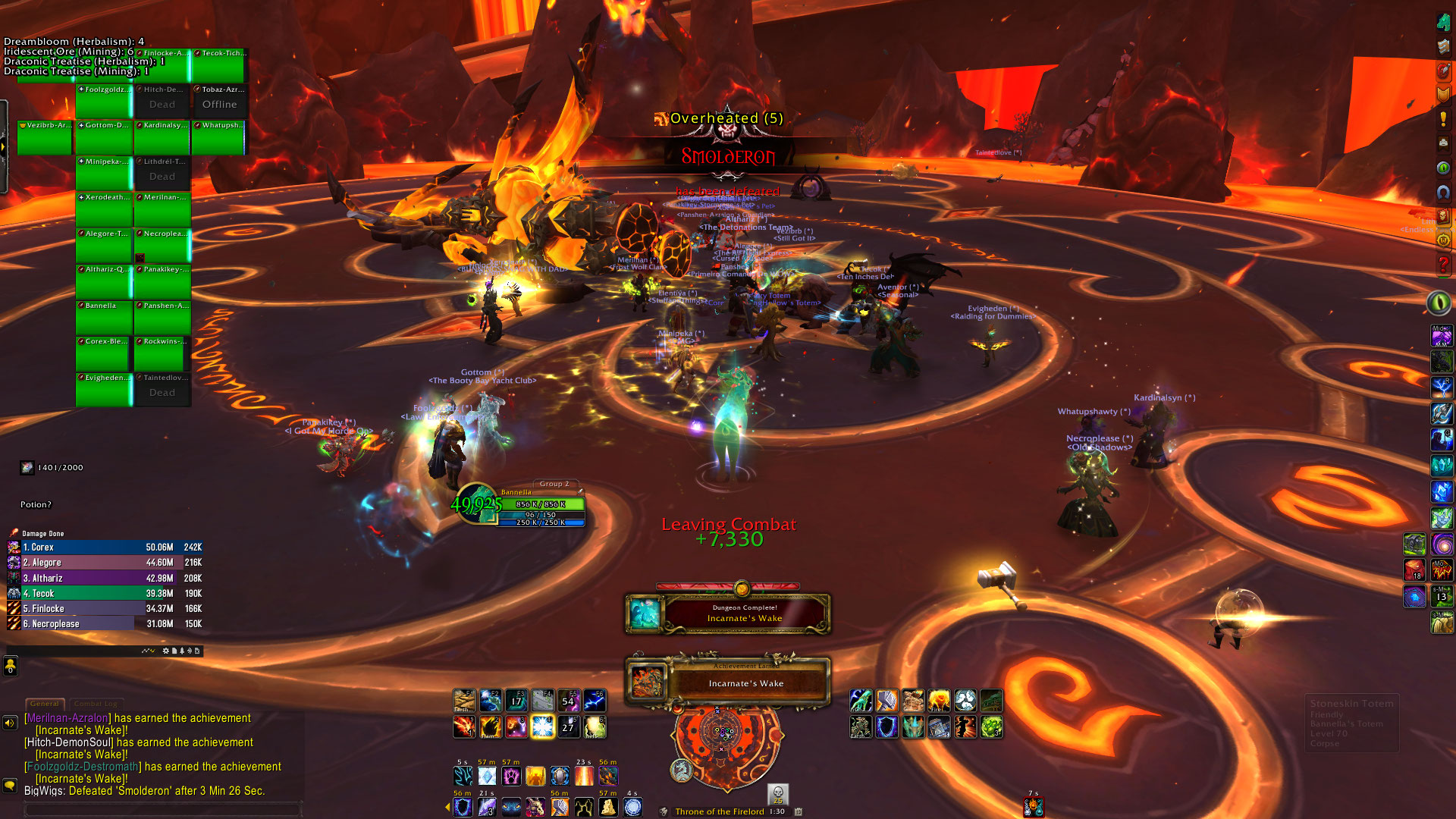Choose the Corex row in damage meter
Image resolution: width=1456 pixels, height=819 pixels.
pos(105,548)
